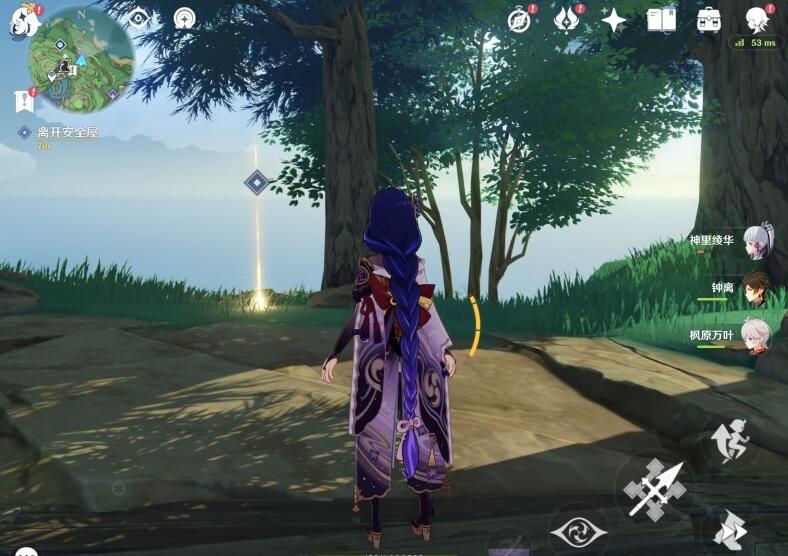Open the Paimon main menu
Screen dimensions: 788x556
click(23, 22)
